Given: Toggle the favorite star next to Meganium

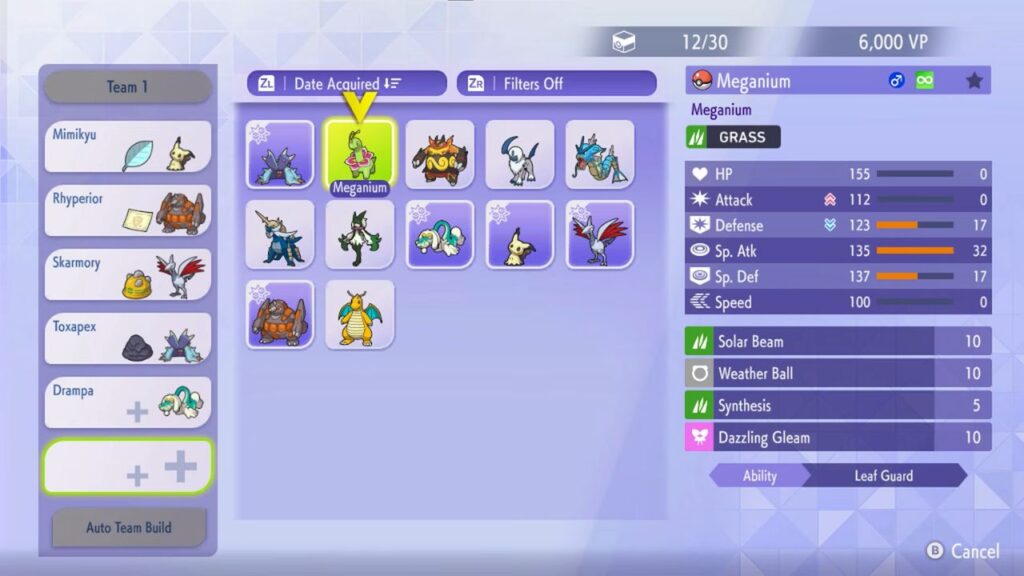Looking at the screenshot, I should pos(974,81).
